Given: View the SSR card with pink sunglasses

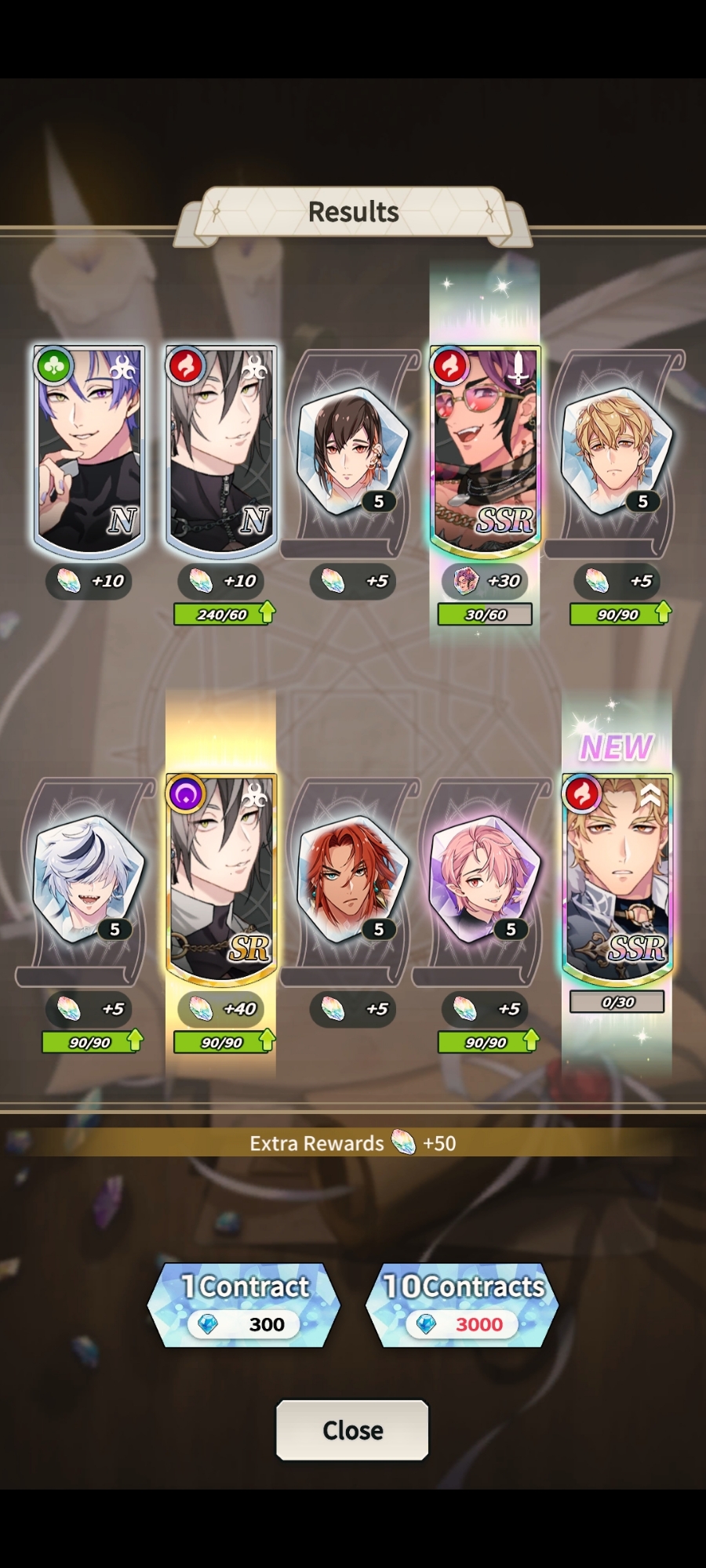Looking at the screenshot, I should [485, 449].
